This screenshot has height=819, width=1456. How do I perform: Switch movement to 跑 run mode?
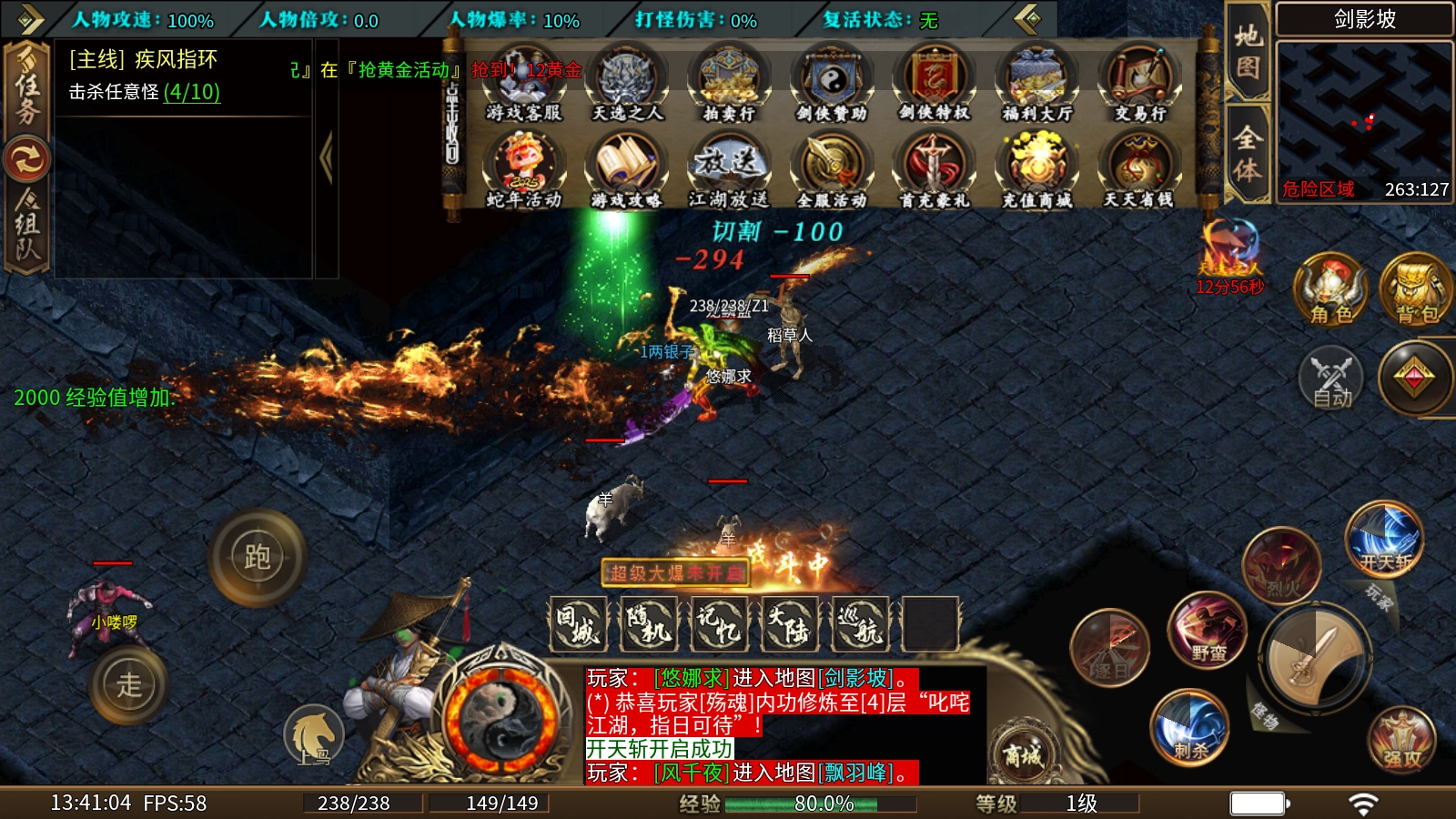click(x=257, y=557)
